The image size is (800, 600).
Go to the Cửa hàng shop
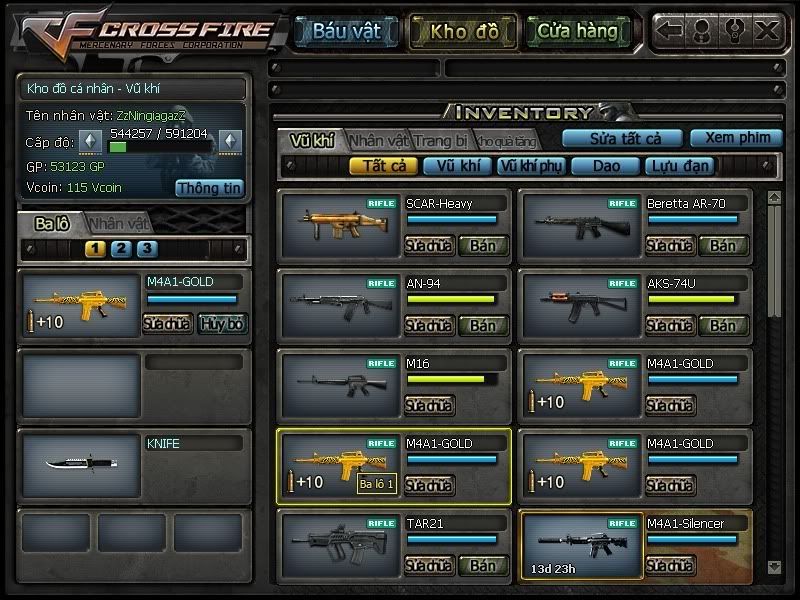(577, 31)
